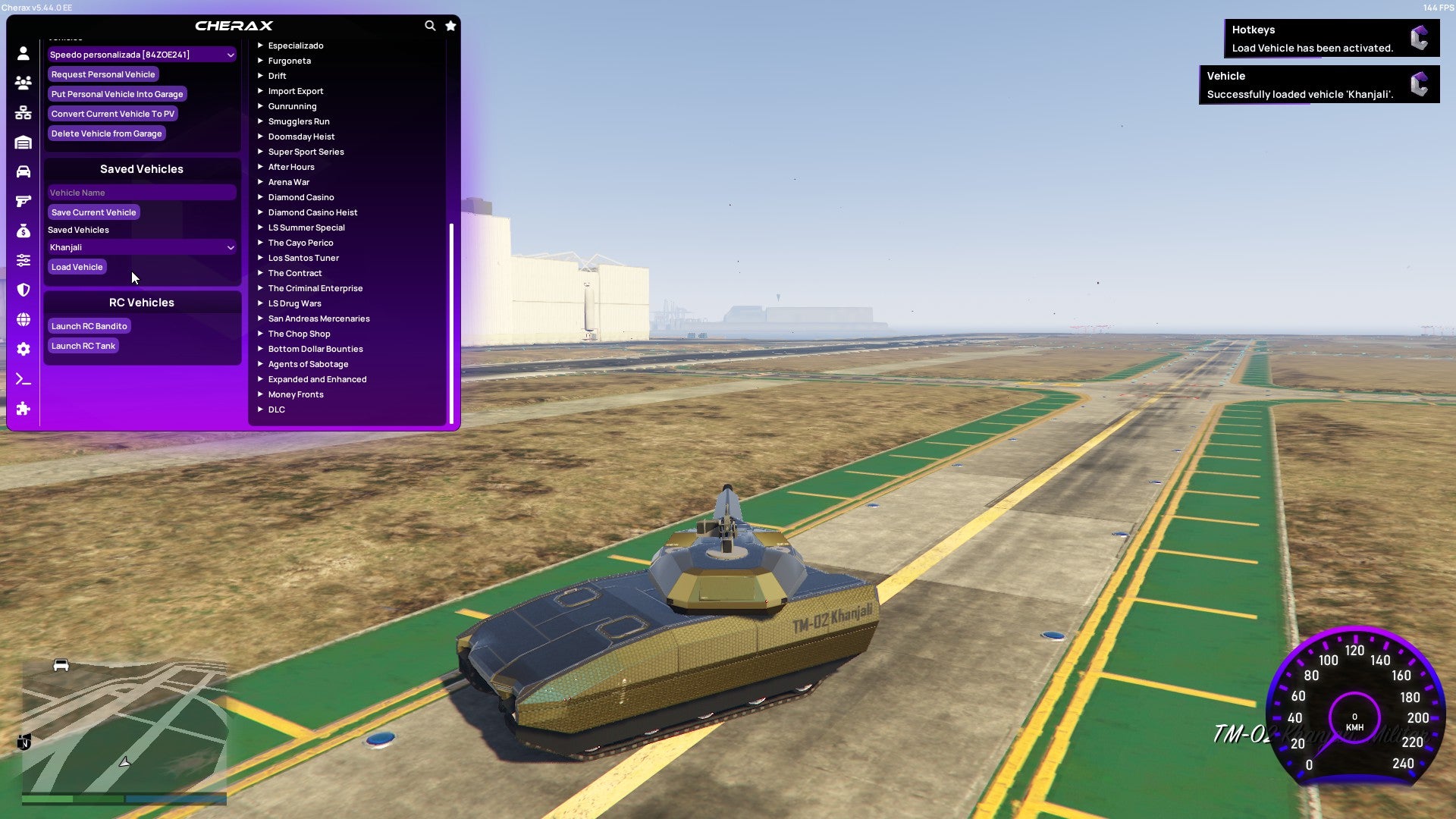Image resolution: width=1456 pixels, height=819 pixels.
Task: Open the Speedo personalizada dropdown
Action: pyautogui.click(x=141, y=55)
